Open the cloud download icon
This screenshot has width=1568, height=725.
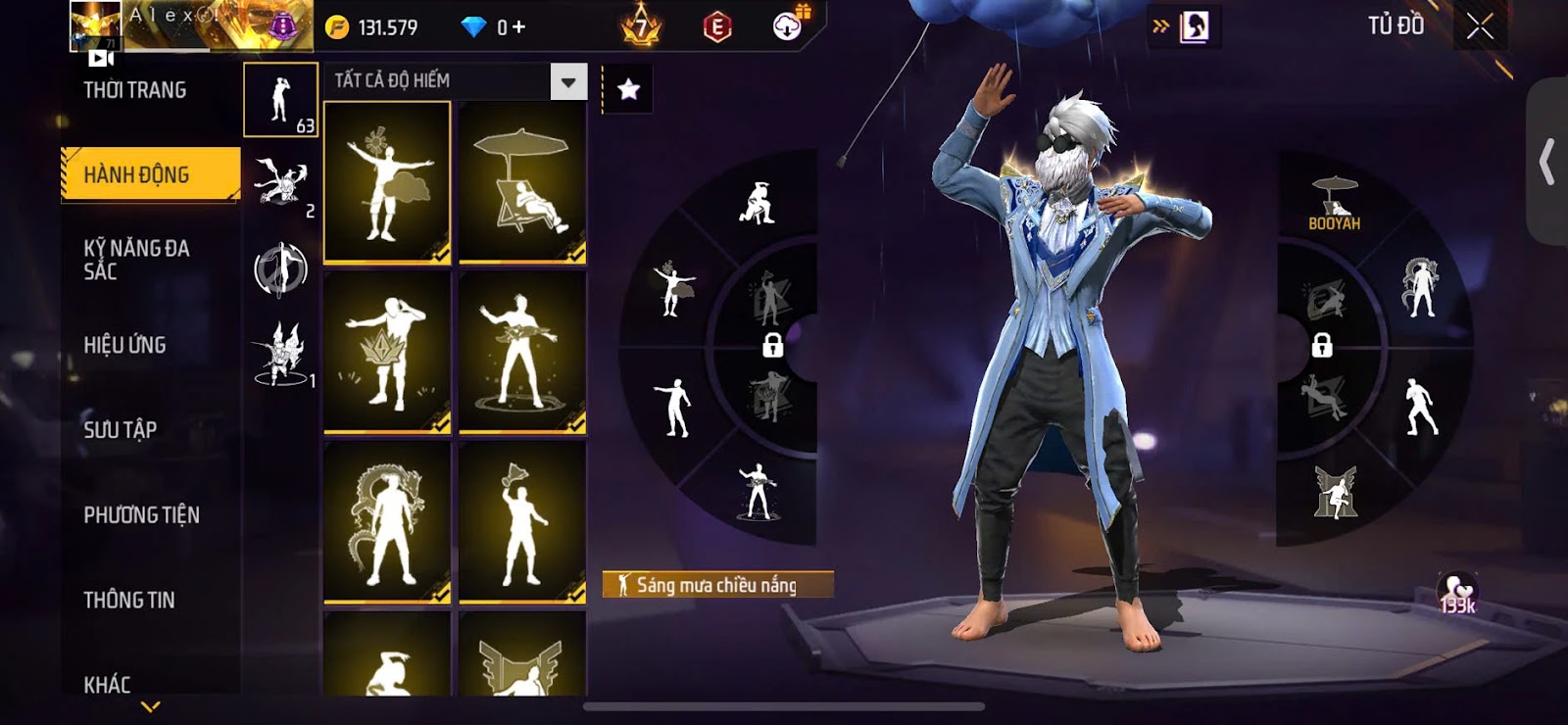(x=787, y=27)
